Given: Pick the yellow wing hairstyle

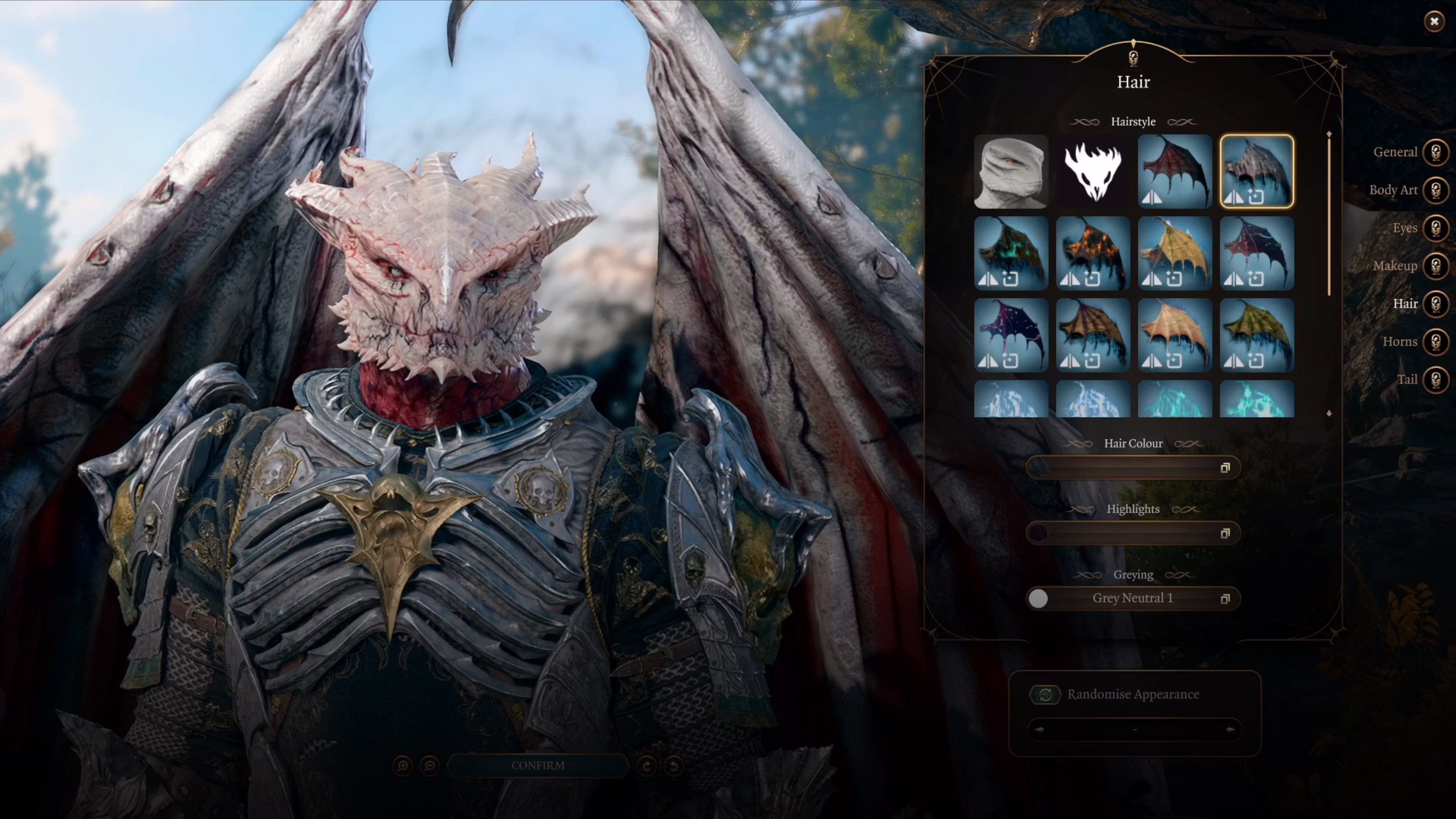Looking at the screenshot, I should [1175, 253].
